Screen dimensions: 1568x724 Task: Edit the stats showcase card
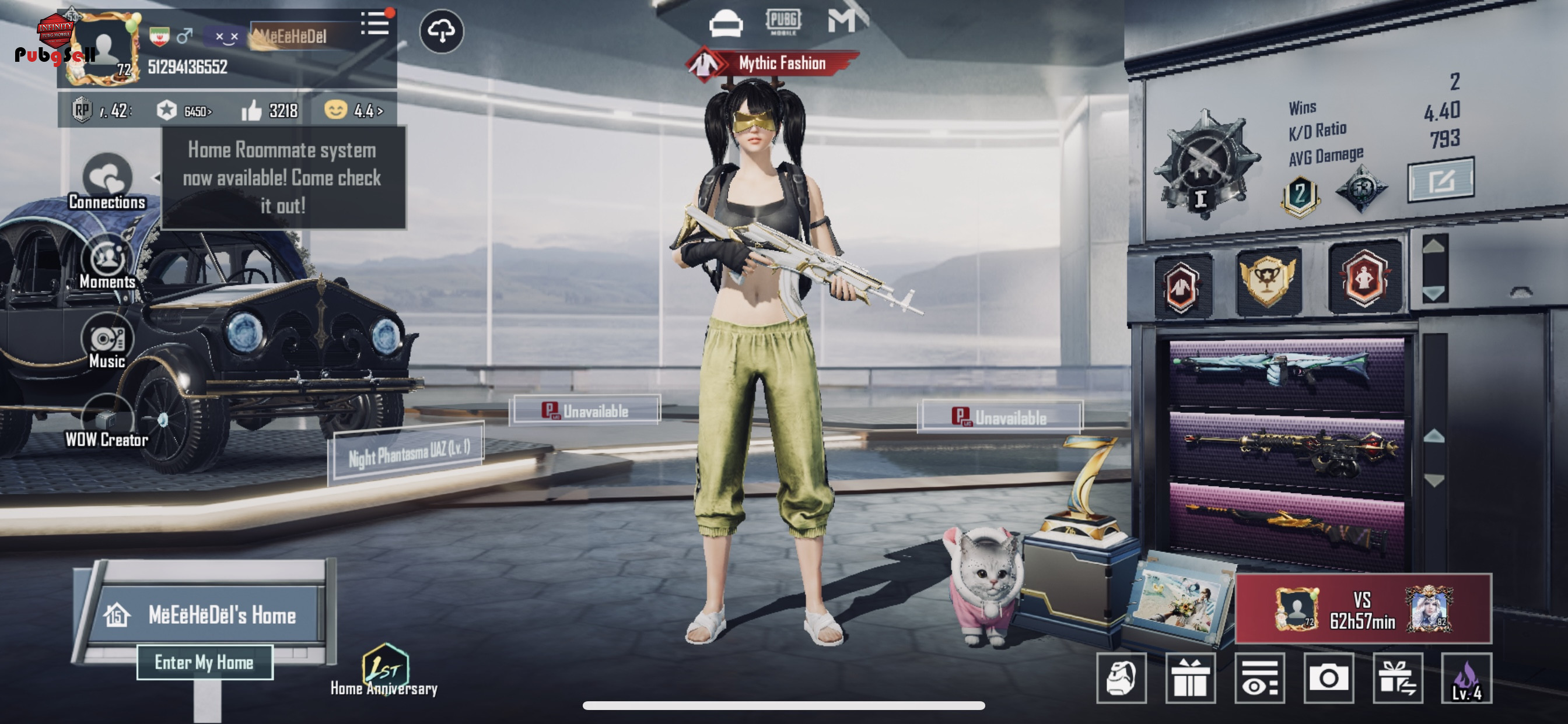pos(1440,180)
